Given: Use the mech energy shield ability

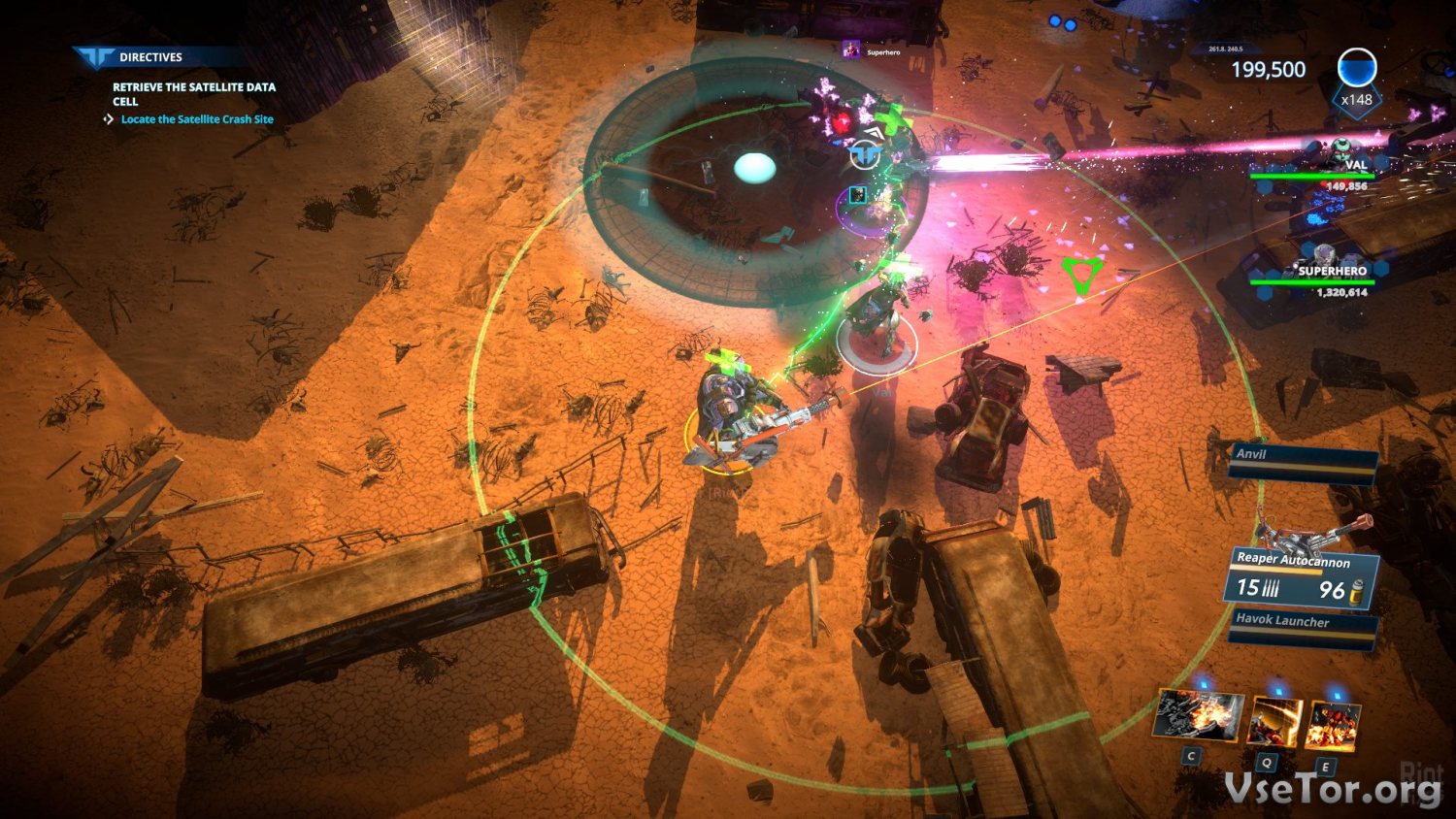Looking at the screenshot, I should tap(1274, 722).
